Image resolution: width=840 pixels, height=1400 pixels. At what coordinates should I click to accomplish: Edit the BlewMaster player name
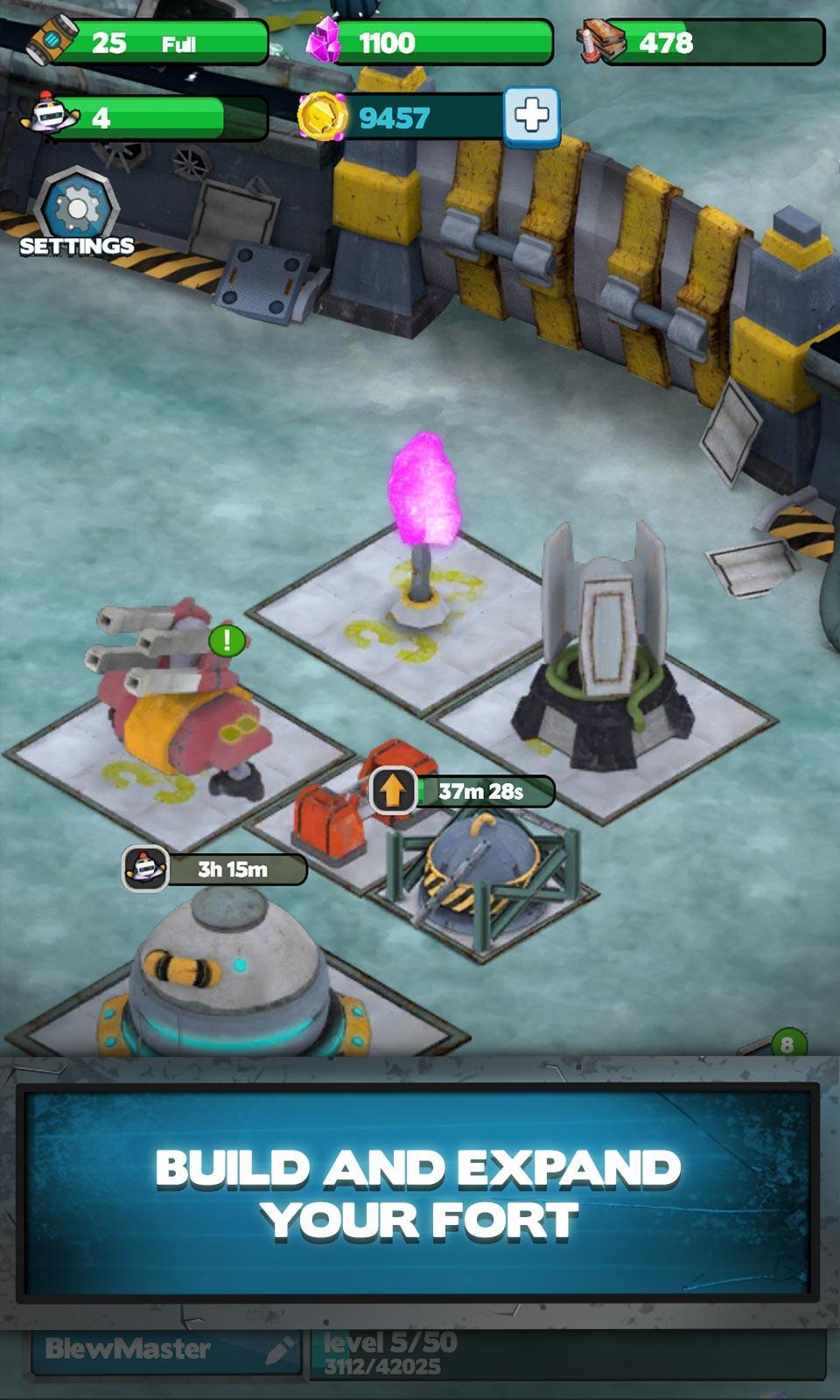(x=279, y=1351)
